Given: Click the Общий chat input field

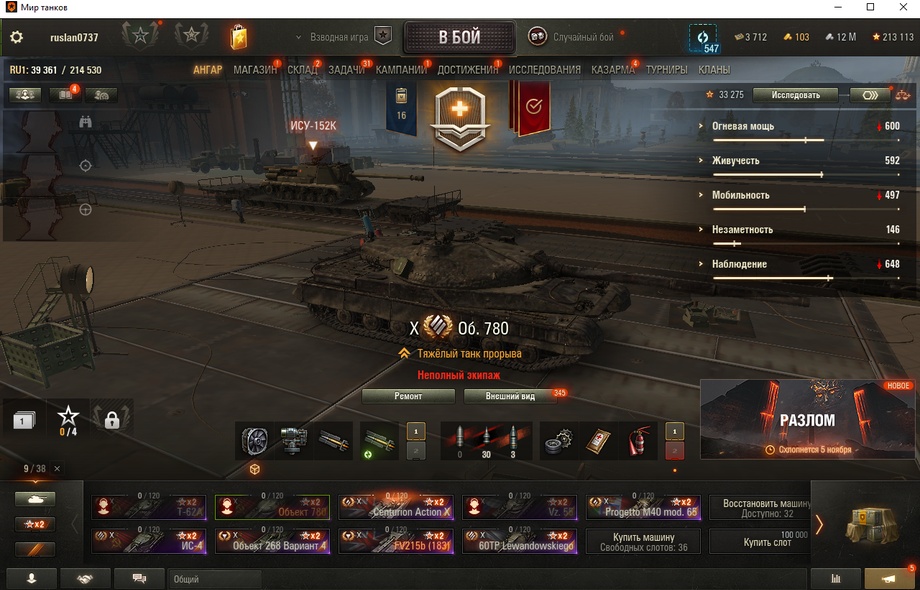Looking at the screenshot, I should tap(215, 579).
